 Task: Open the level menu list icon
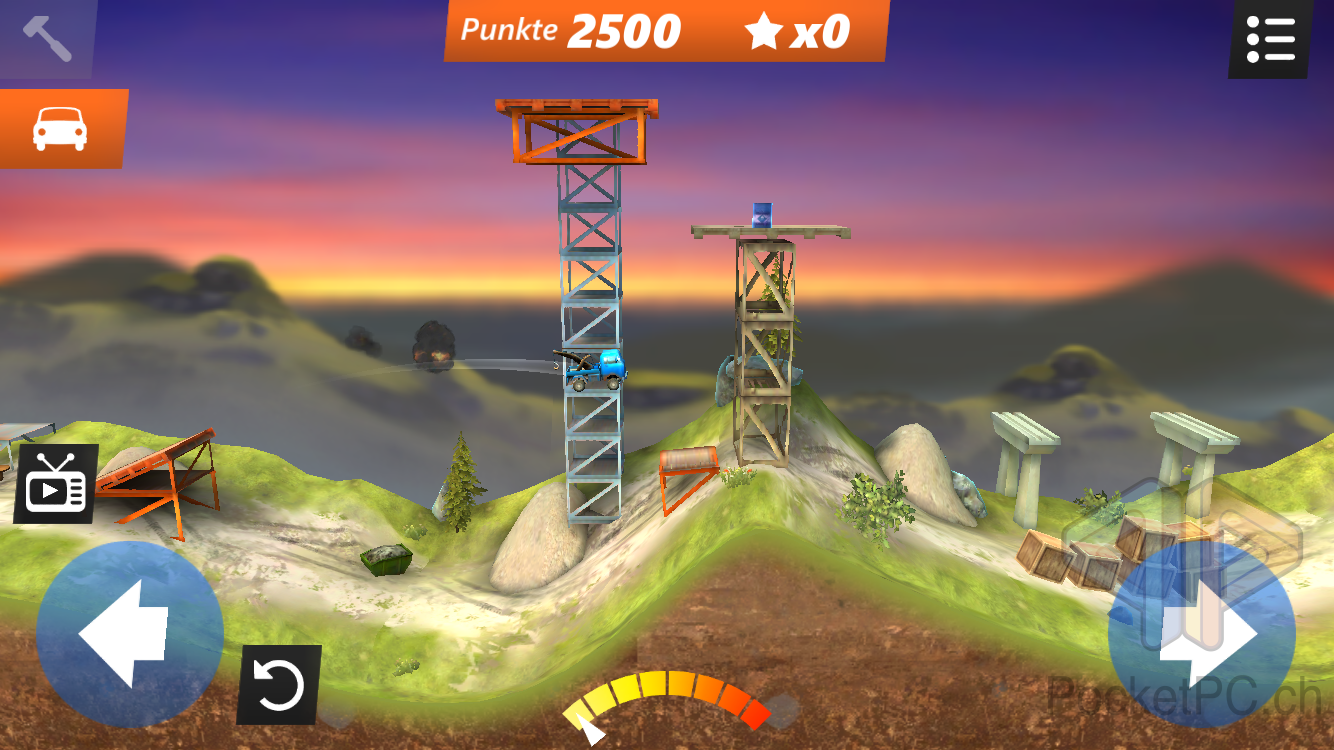coord(1270,39)
